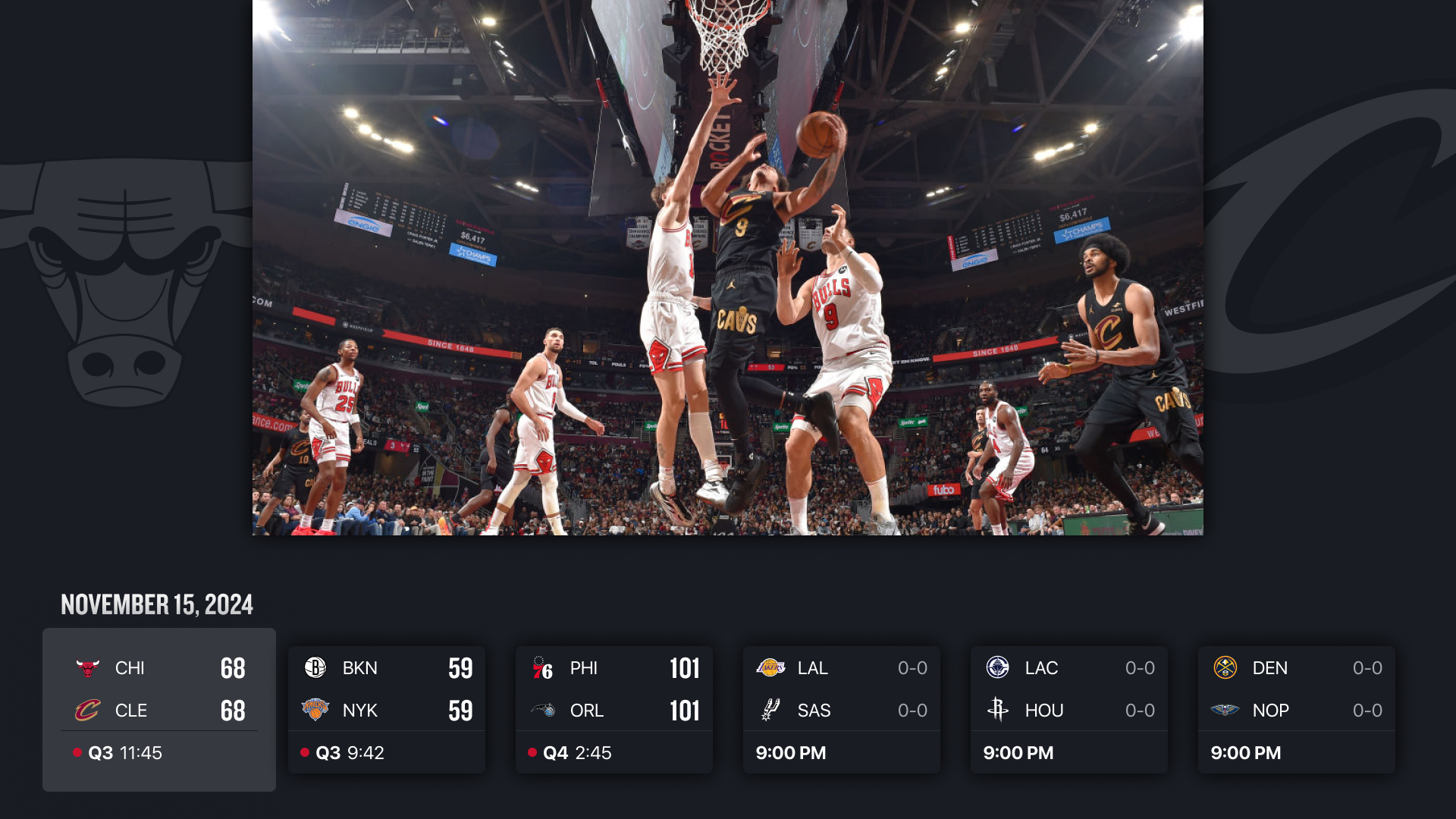The height and width of the screenshot is (819, 1456).
Task: Toggle the live indicator on CHI-CLE game
Action: pos(77,752)
